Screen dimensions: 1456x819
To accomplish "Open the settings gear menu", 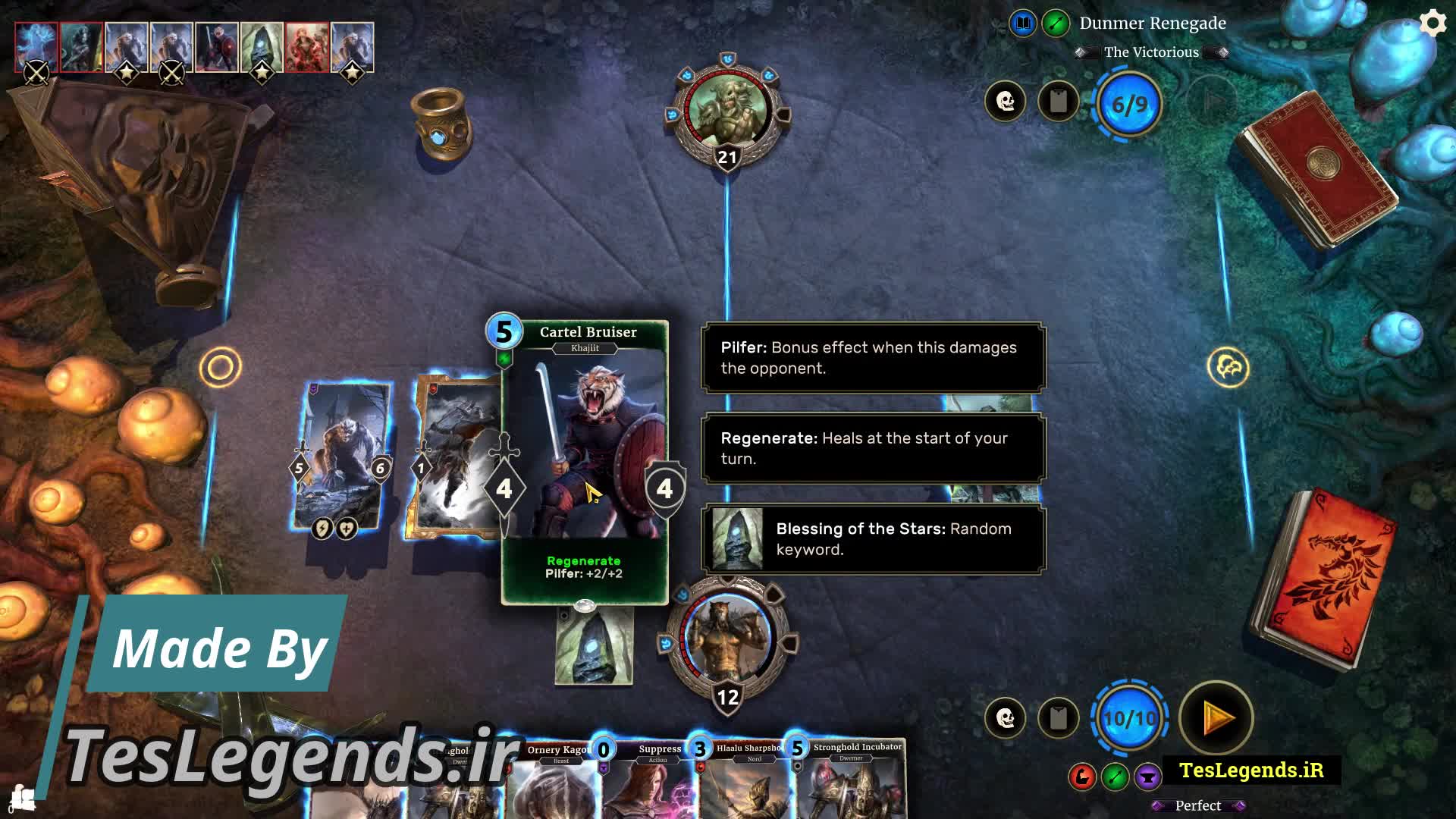I will [x=1432, y=24].
